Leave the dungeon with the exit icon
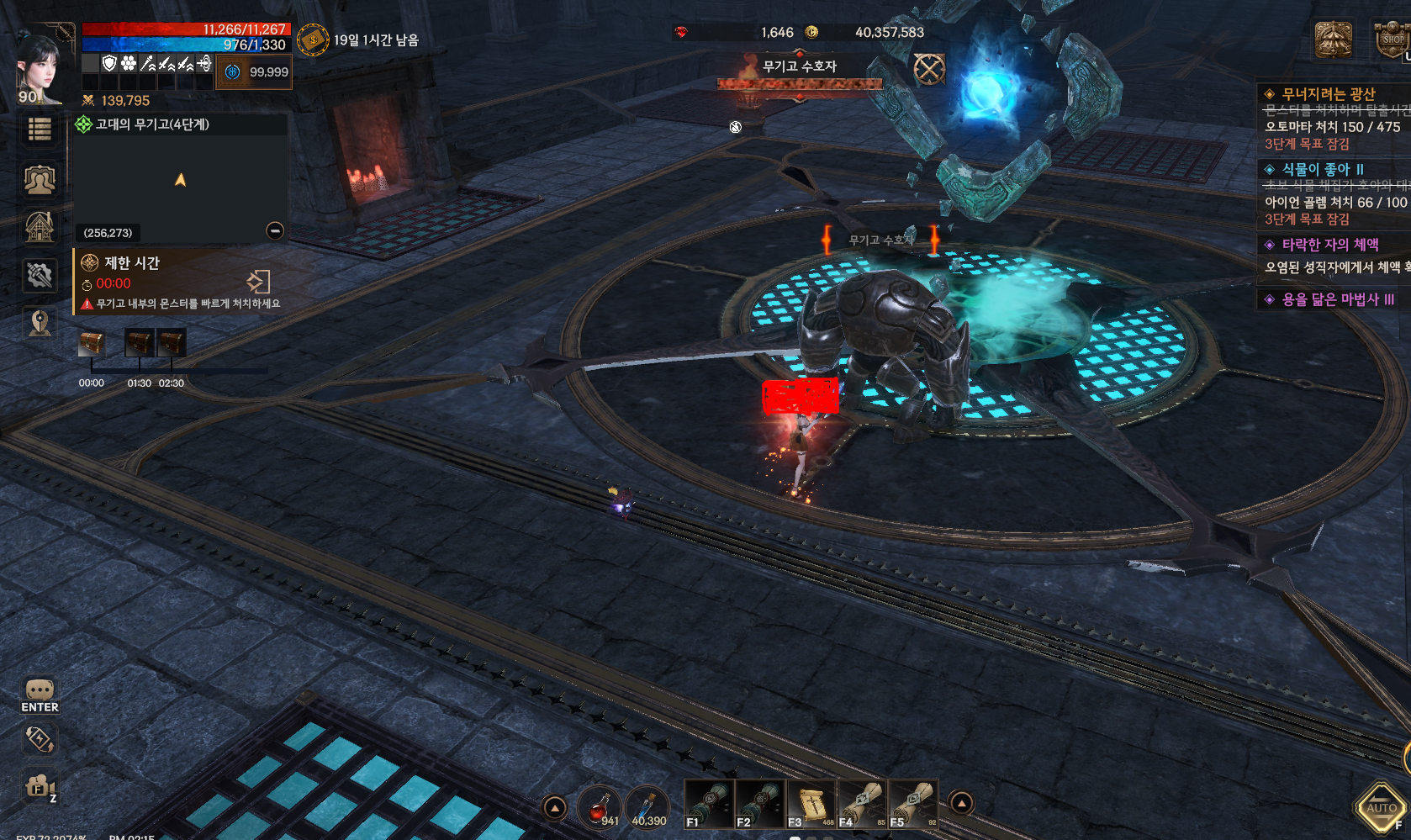This screenshot has height=840, width=1411. point(258,281)
